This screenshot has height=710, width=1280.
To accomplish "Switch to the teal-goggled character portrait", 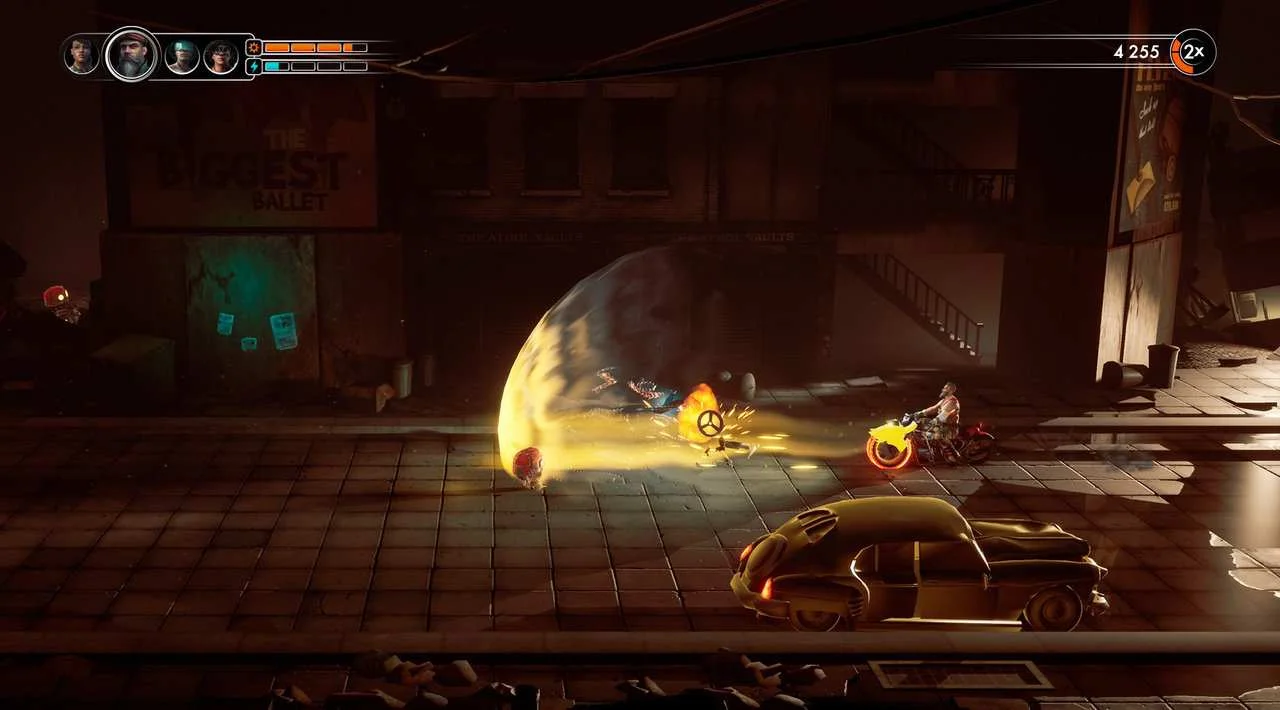I will point(182,56).
